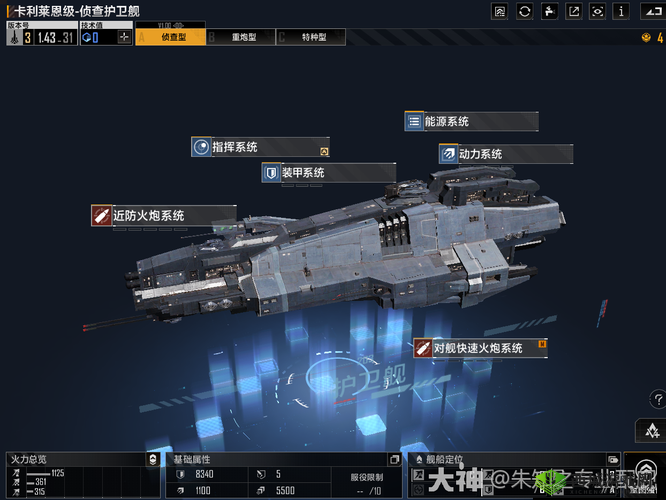Click the focus/target view icon in top bar
The height and width of the screenshot is (500, 666).
pyautogui.click(x=597, y=11)
